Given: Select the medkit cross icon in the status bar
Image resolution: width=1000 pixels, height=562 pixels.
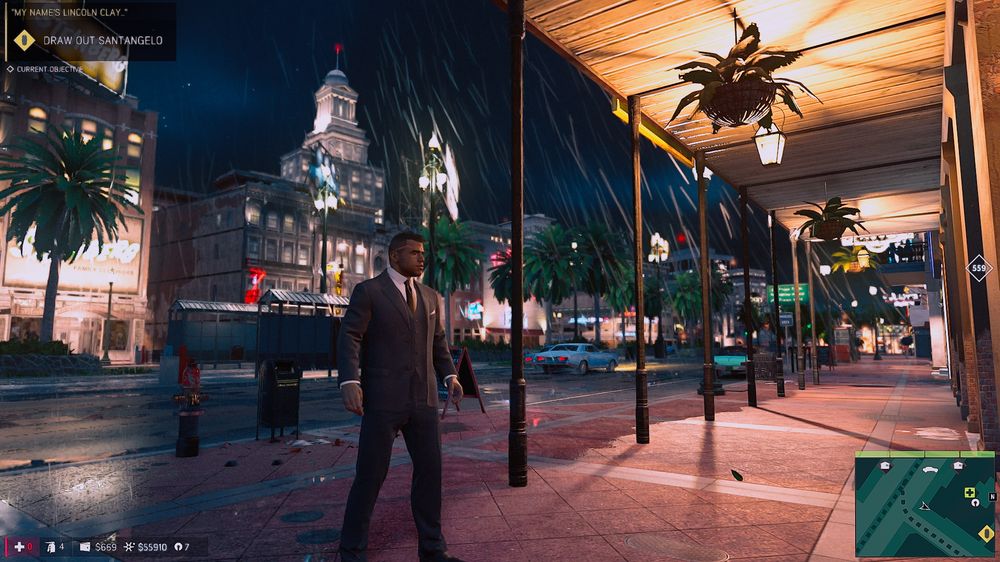Looking at the screenshot, I should (18, 547).
